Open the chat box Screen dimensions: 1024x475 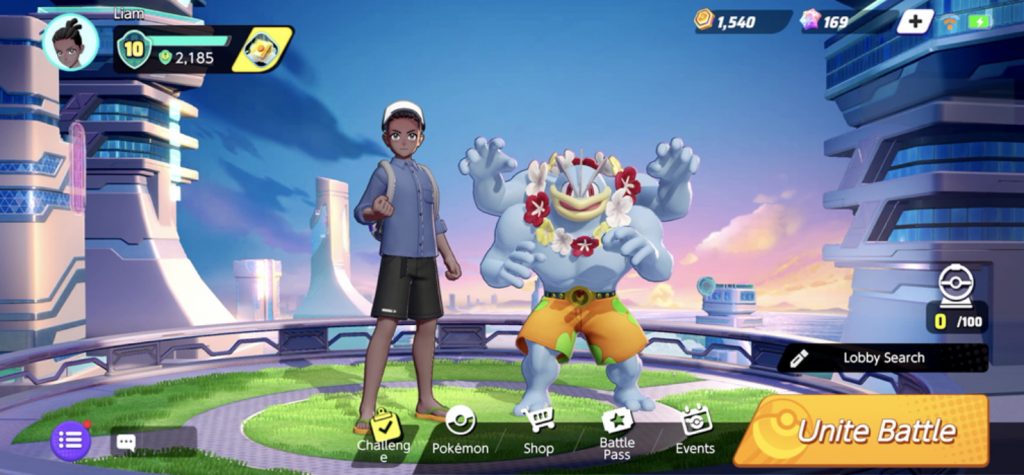coord(151,441)
